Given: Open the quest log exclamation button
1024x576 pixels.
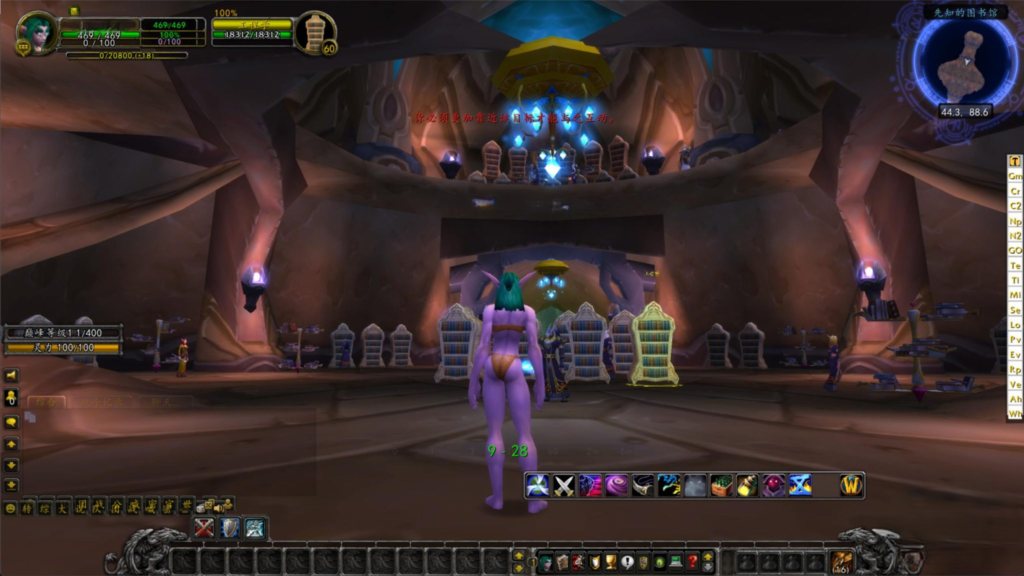Looking at the screenshot, I should (x=627, y=562).
